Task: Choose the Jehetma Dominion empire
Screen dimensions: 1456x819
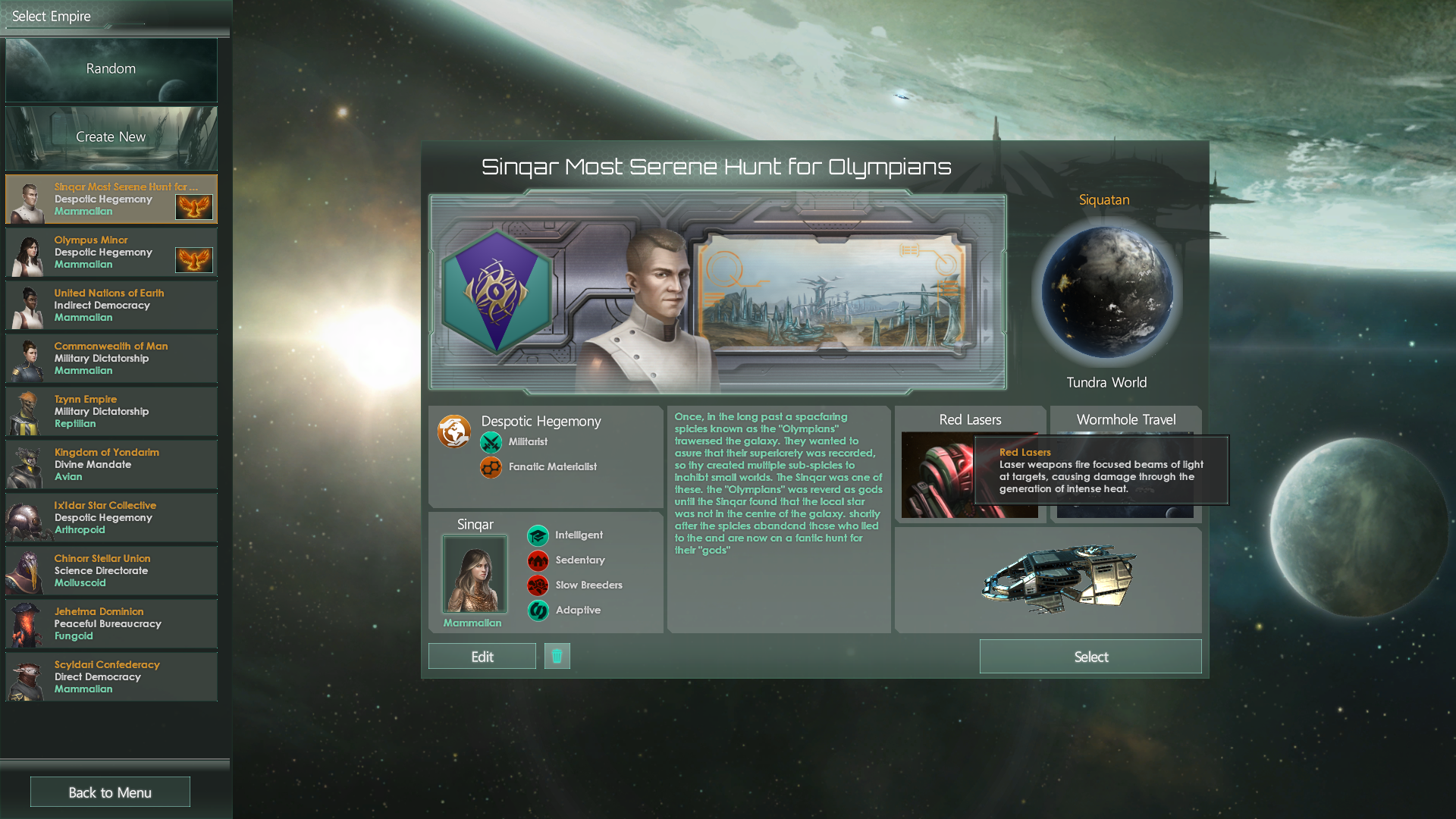Action: click(111, 624)
